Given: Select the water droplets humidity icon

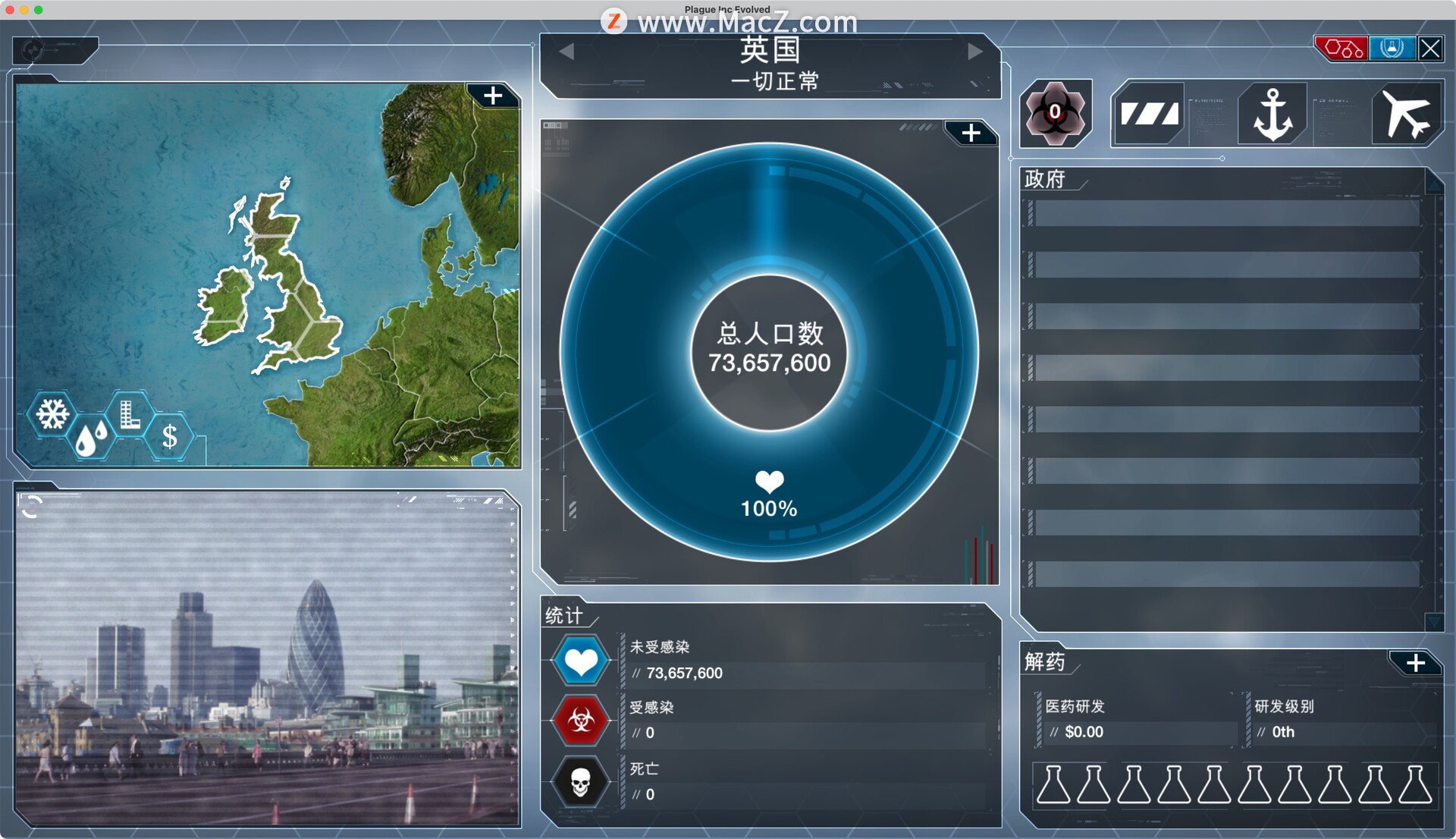Looking at the screenshot, I should tap(91, 438).
